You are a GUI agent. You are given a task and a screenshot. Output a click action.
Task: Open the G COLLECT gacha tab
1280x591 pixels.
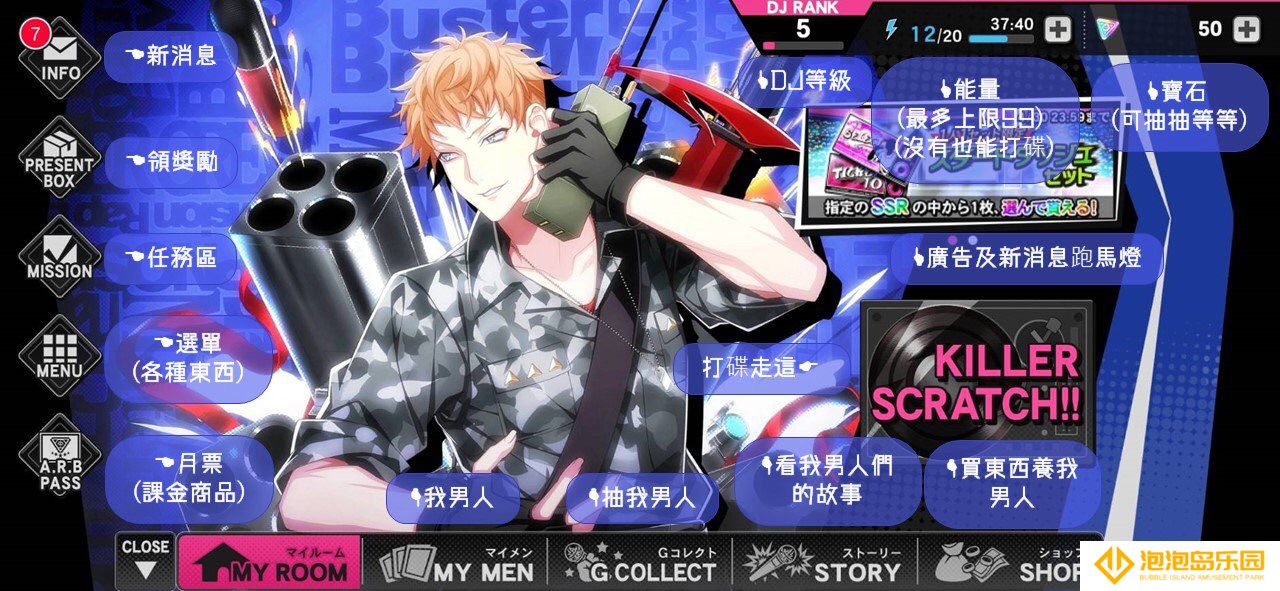640,564
